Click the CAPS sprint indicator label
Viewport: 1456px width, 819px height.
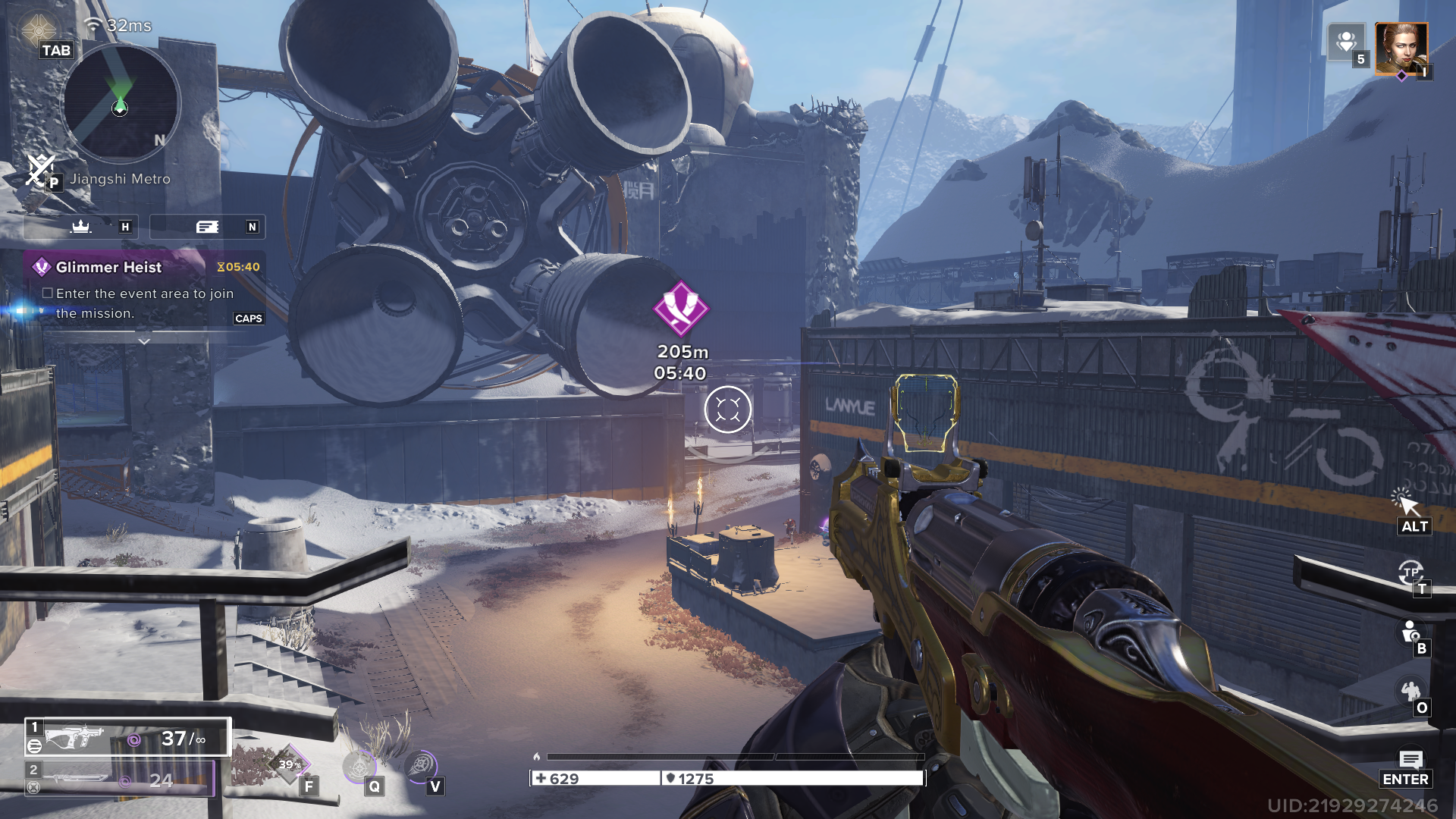249,318
